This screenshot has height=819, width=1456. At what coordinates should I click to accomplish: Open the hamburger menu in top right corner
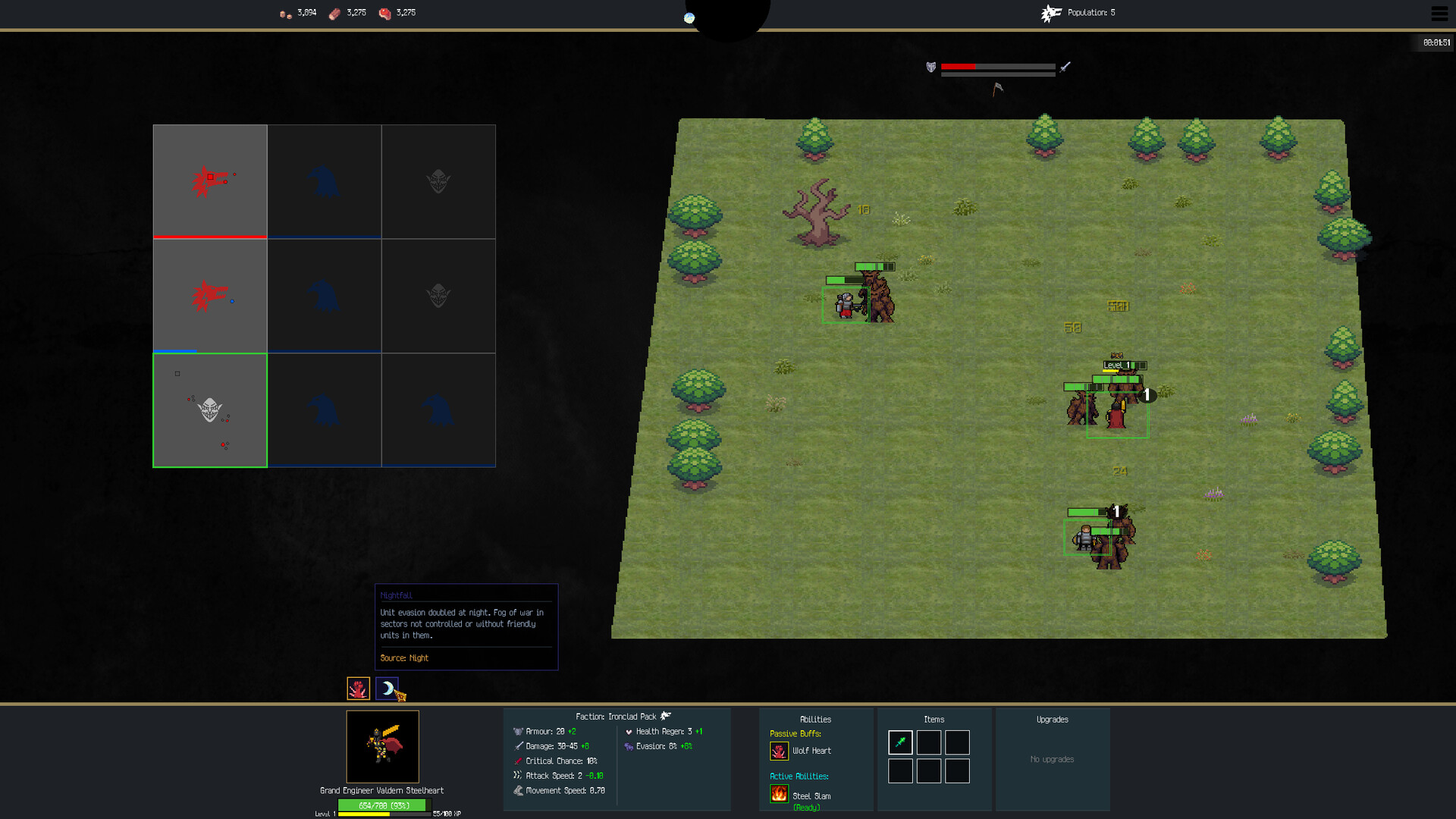coord(1439,13)
